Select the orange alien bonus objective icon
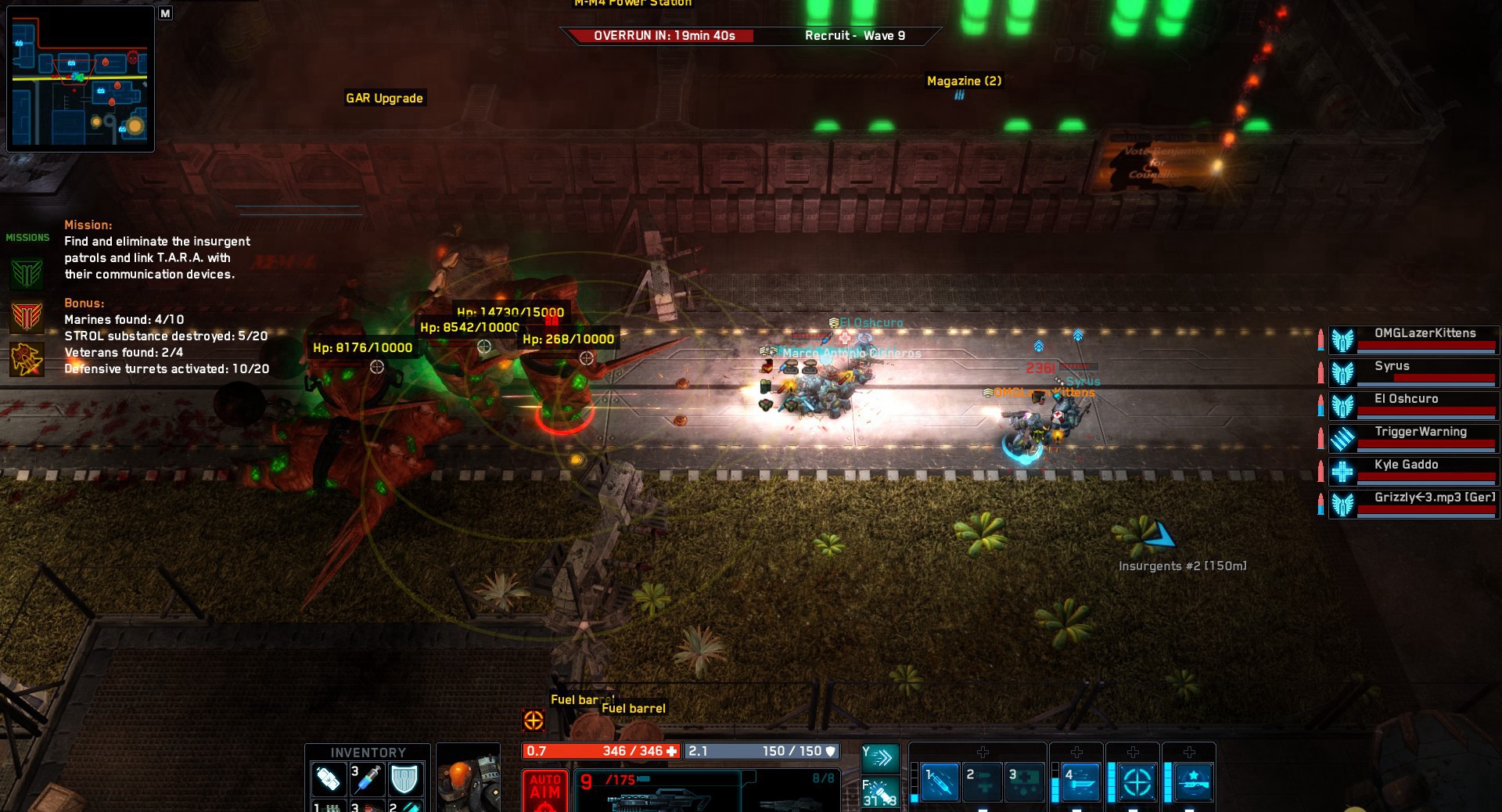Image resolution: width=1502 pixels, height=812 pixels. [x=27, y=359]
